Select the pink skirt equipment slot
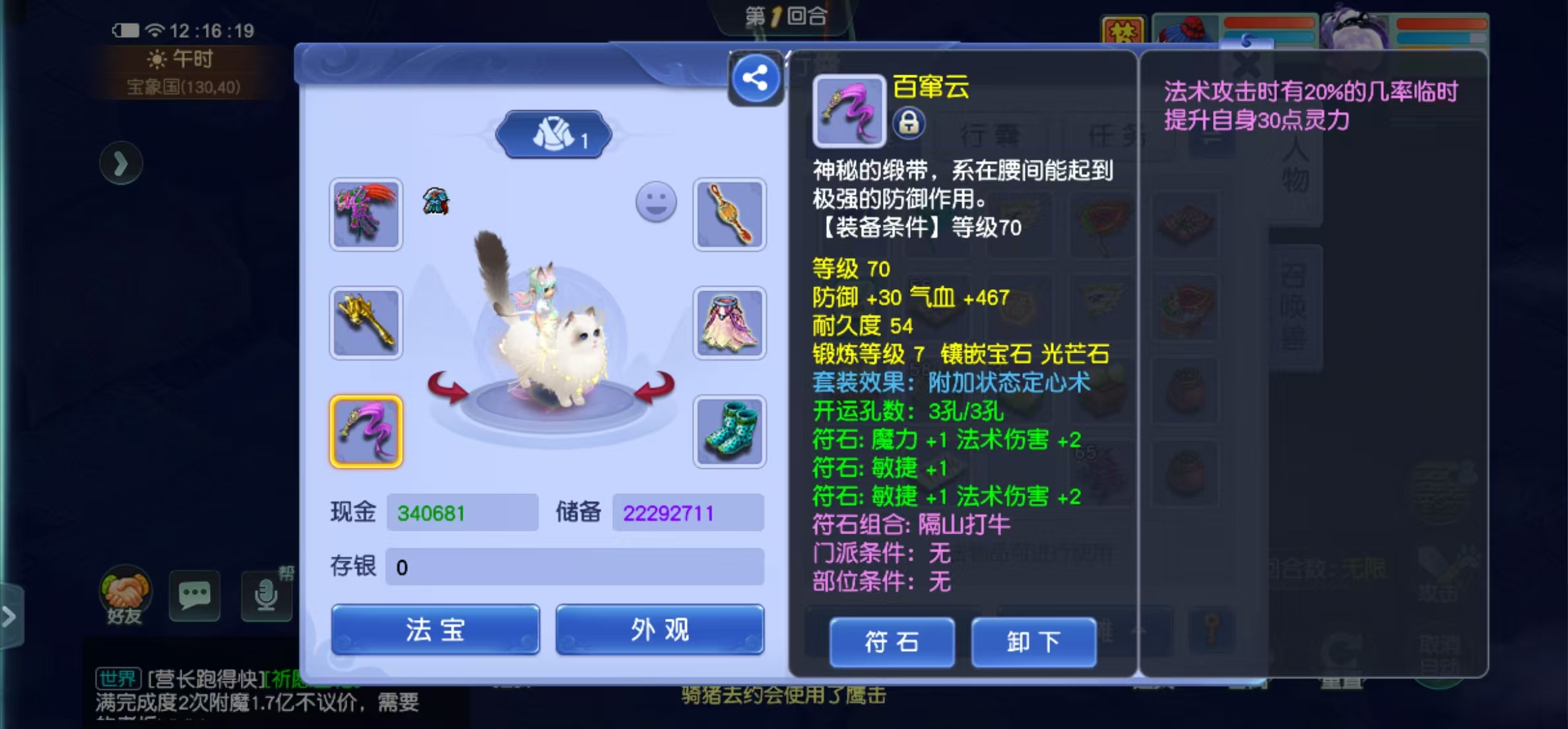The image size is (1568, 729). click(x=730, y=323)
